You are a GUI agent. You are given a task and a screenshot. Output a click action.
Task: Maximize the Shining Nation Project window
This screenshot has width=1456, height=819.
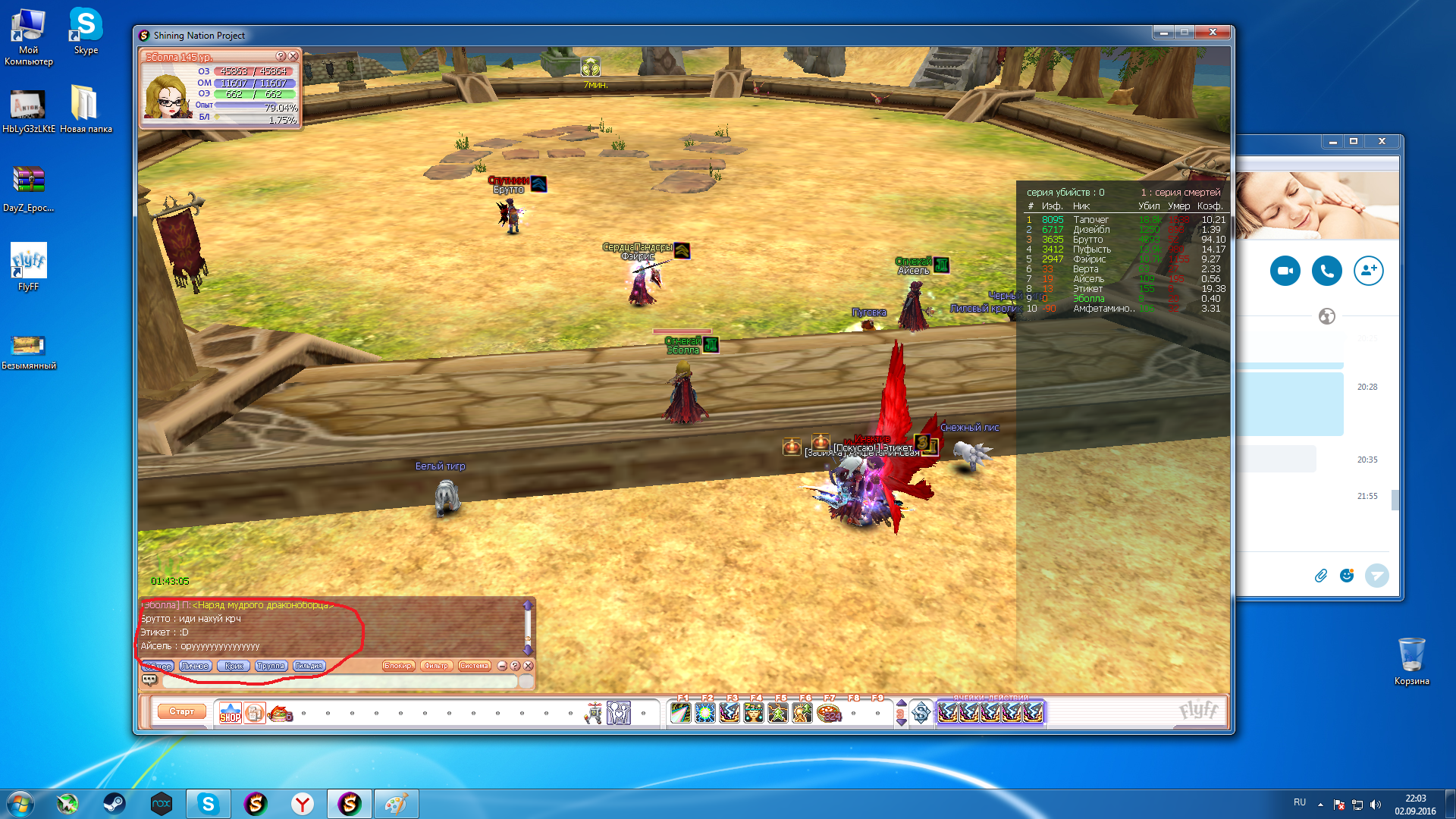1185,33
